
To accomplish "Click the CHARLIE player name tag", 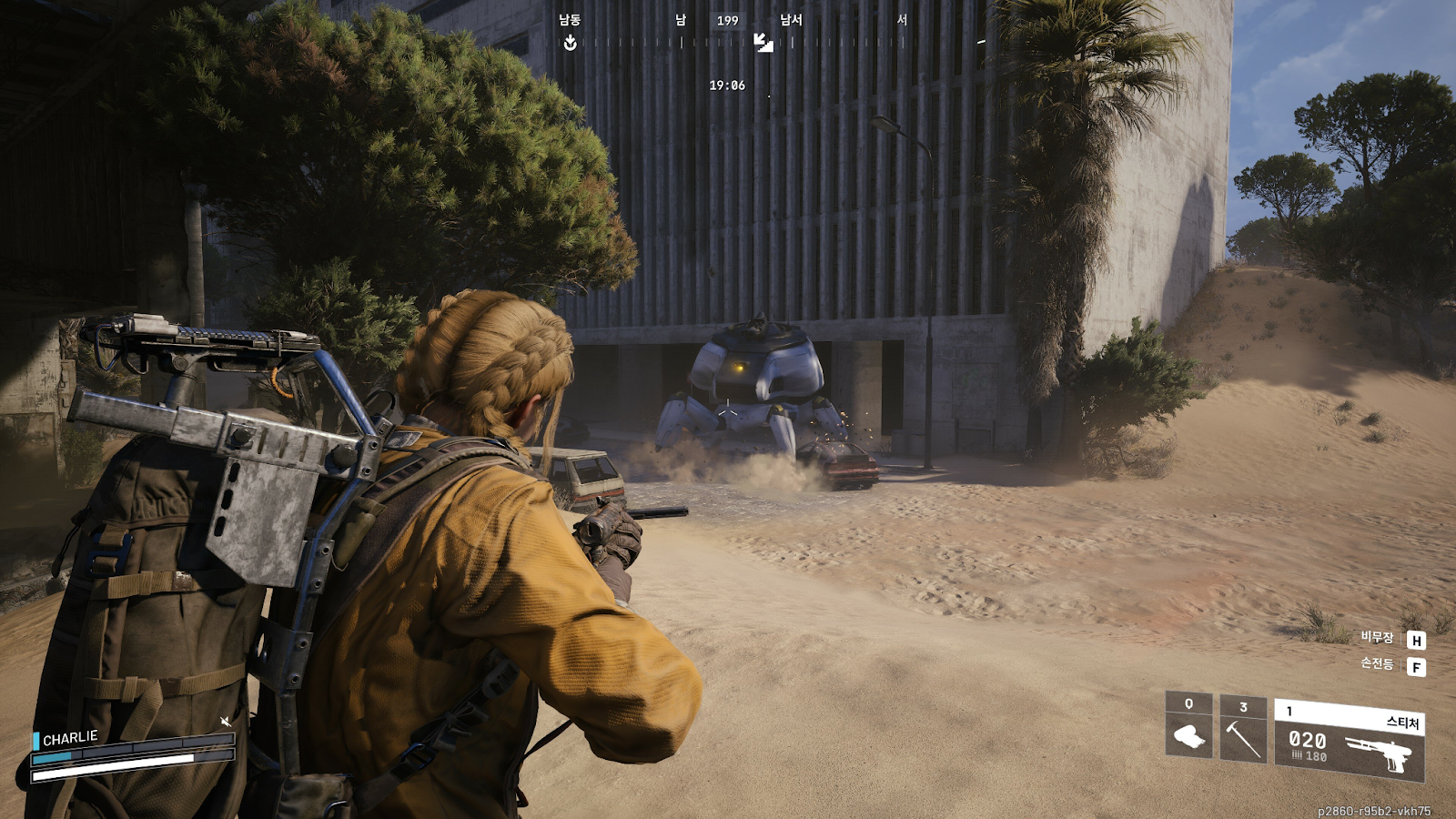I will point(69,738).
